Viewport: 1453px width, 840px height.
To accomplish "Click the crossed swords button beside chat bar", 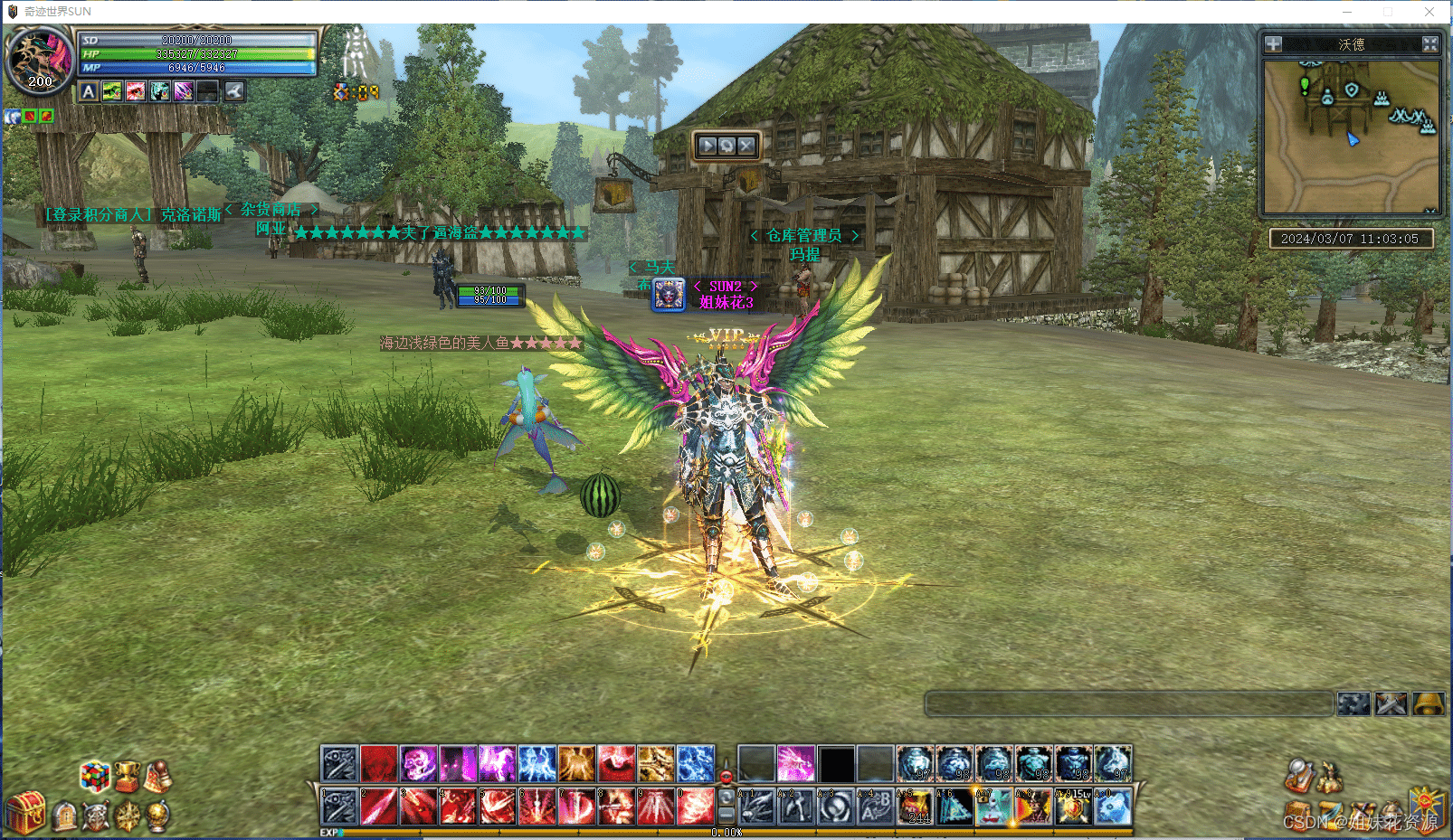I will tap(1391, 703).
